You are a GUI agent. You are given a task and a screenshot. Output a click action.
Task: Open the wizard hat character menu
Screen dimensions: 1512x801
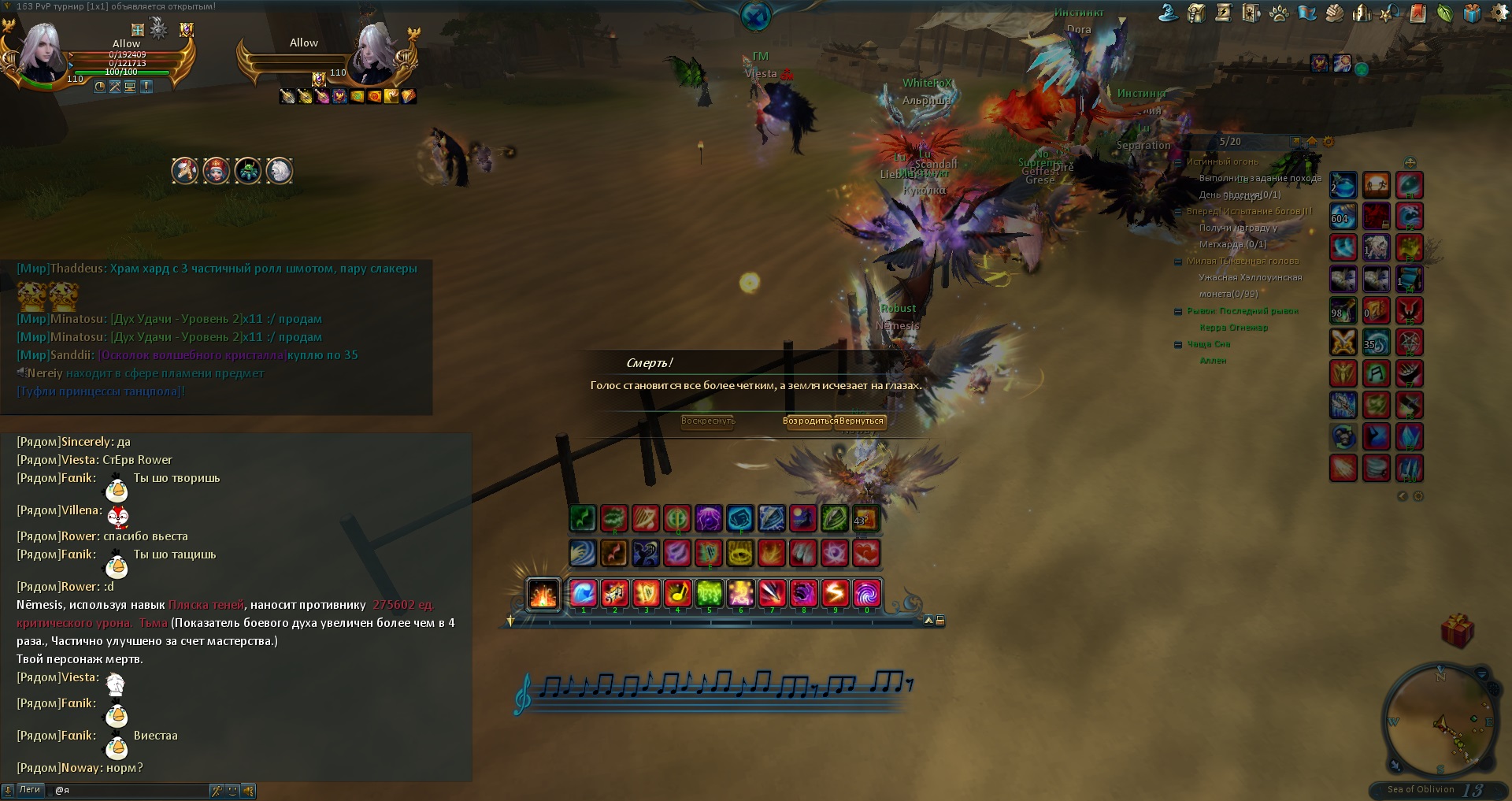click(1169, 13)
